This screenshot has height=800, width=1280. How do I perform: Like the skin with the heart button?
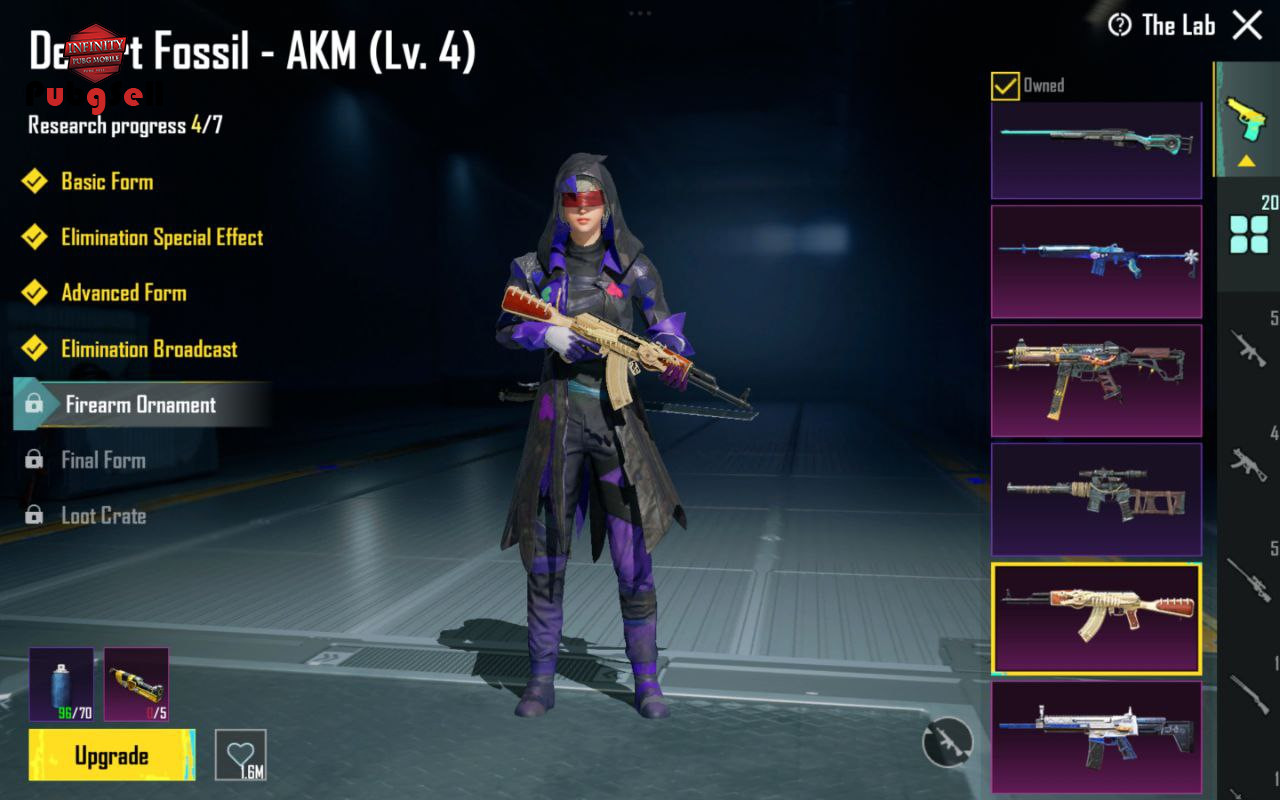point(241,755)
